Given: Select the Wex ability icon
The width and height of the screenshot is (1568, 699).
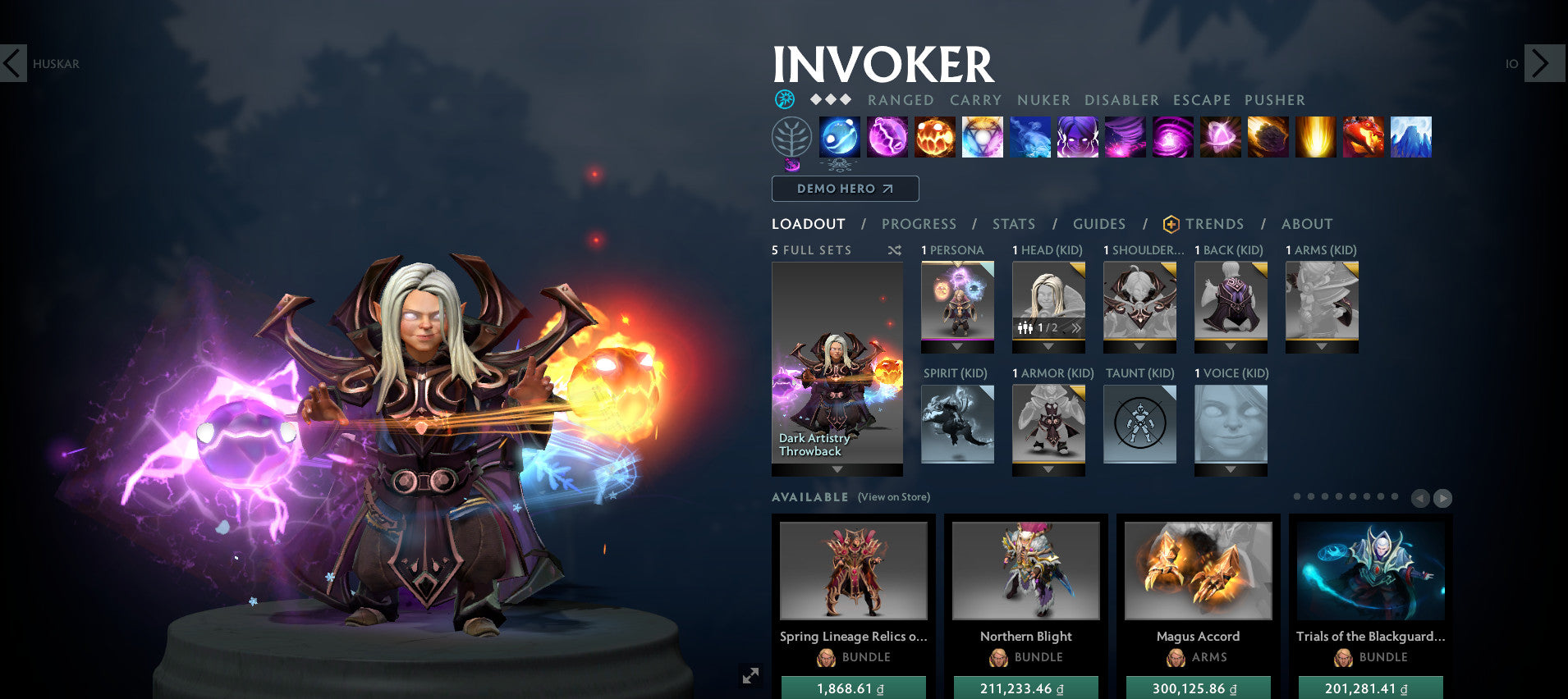Looking at the screenshot, I should (887, 138).
